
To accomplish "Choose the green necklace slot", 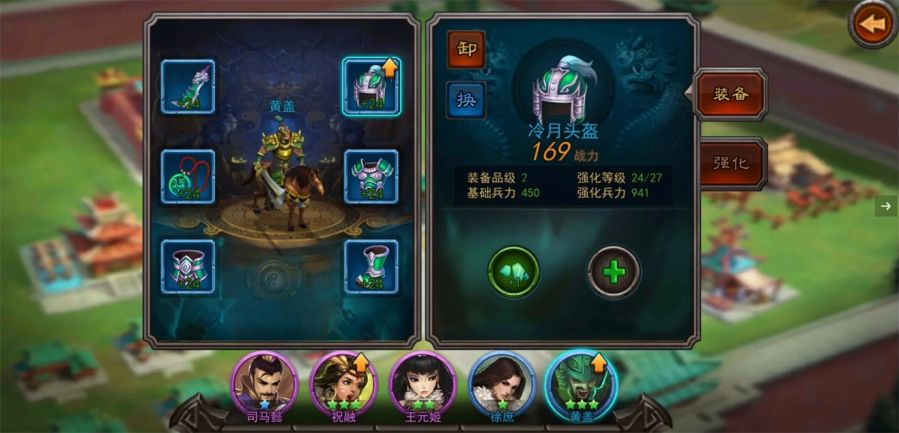I will [x=188, y=177].
